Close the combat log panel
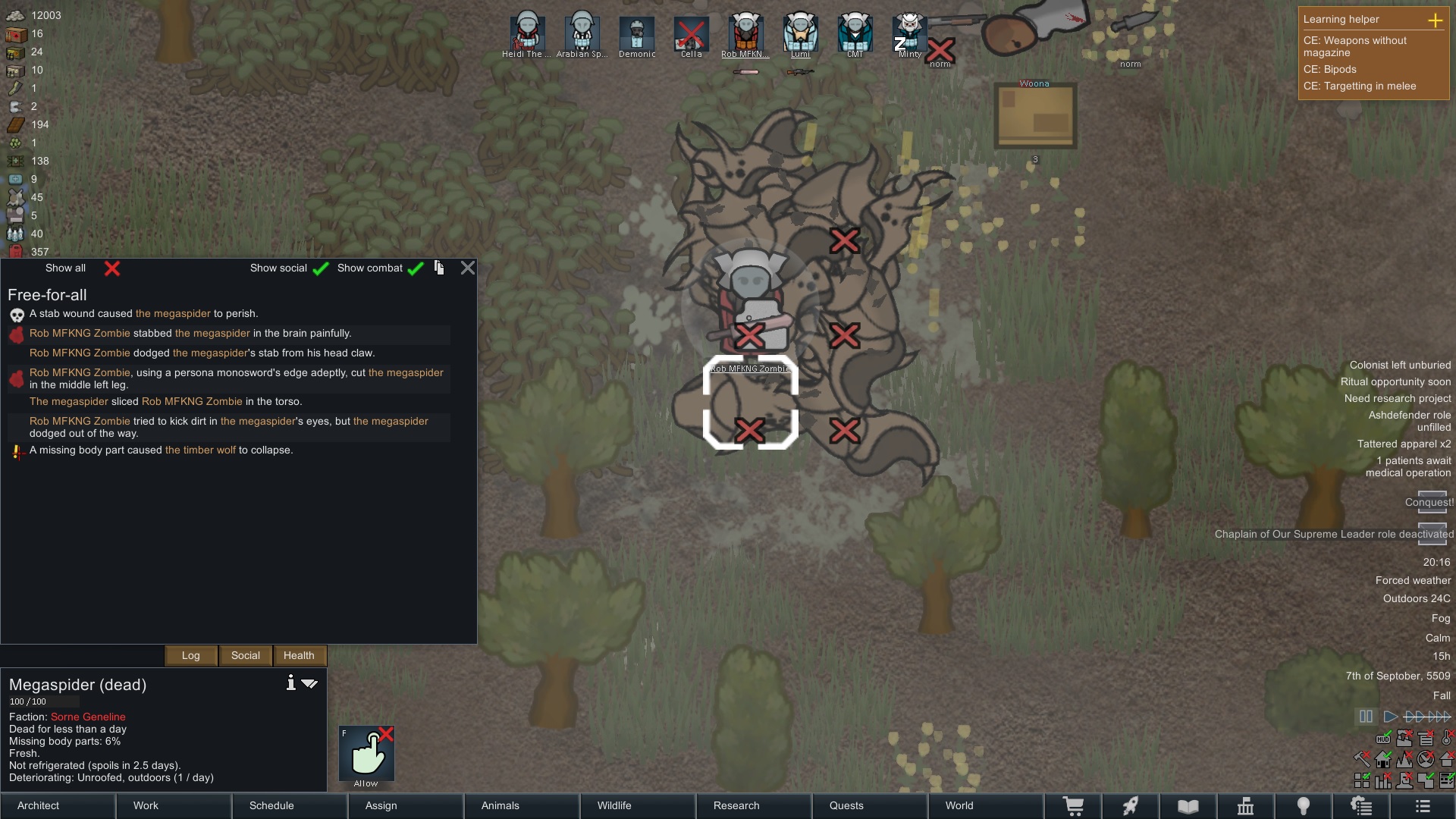The width and height of the screenshot is (1456, 819). click(468, 268)
